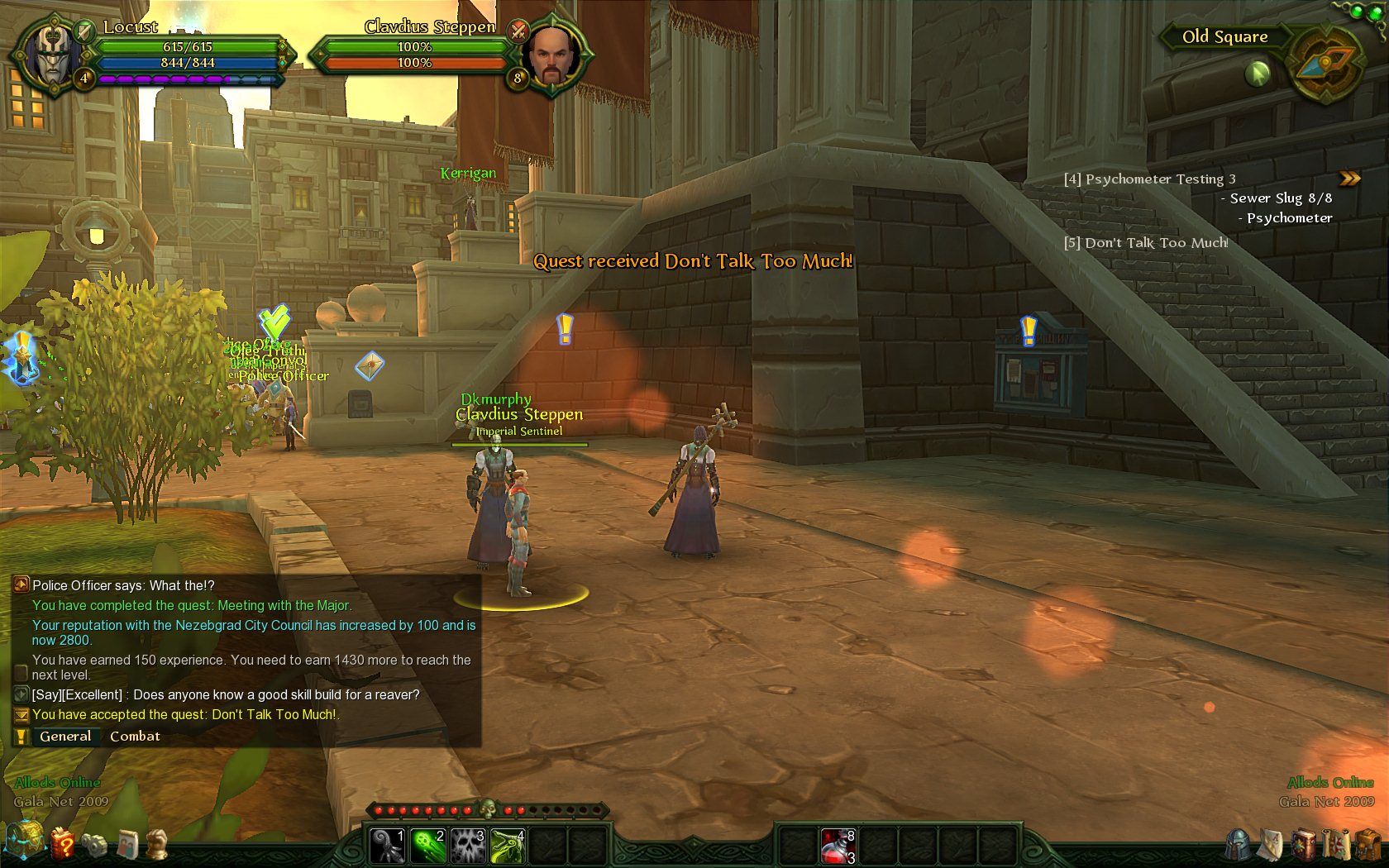Screen dimensions: 1389x868
Task: Open the backpack inventory
Action: pos(1368,845)
